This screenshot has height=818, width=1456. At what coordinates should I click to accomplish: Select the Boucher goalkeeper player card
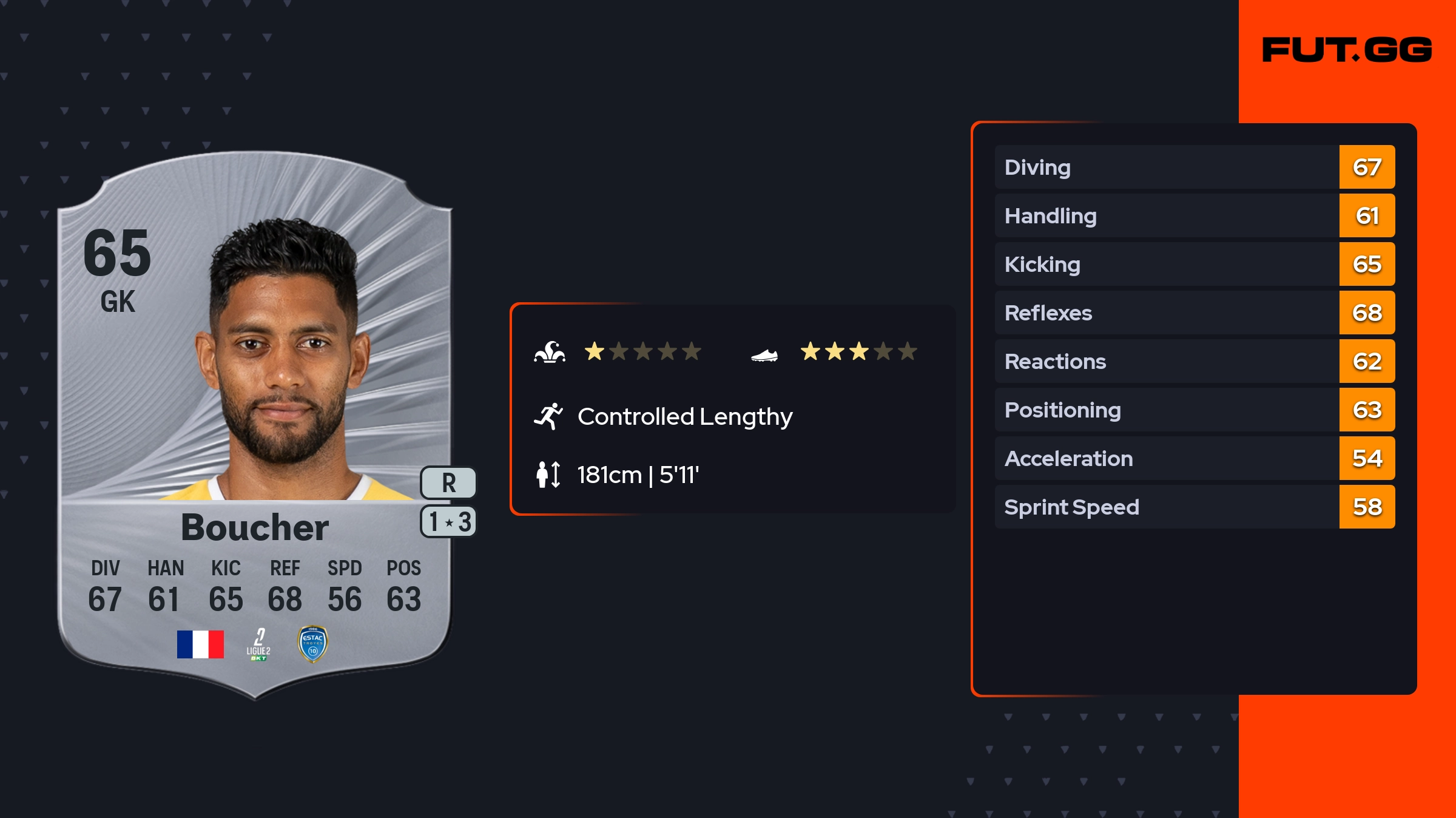point(255,425)
